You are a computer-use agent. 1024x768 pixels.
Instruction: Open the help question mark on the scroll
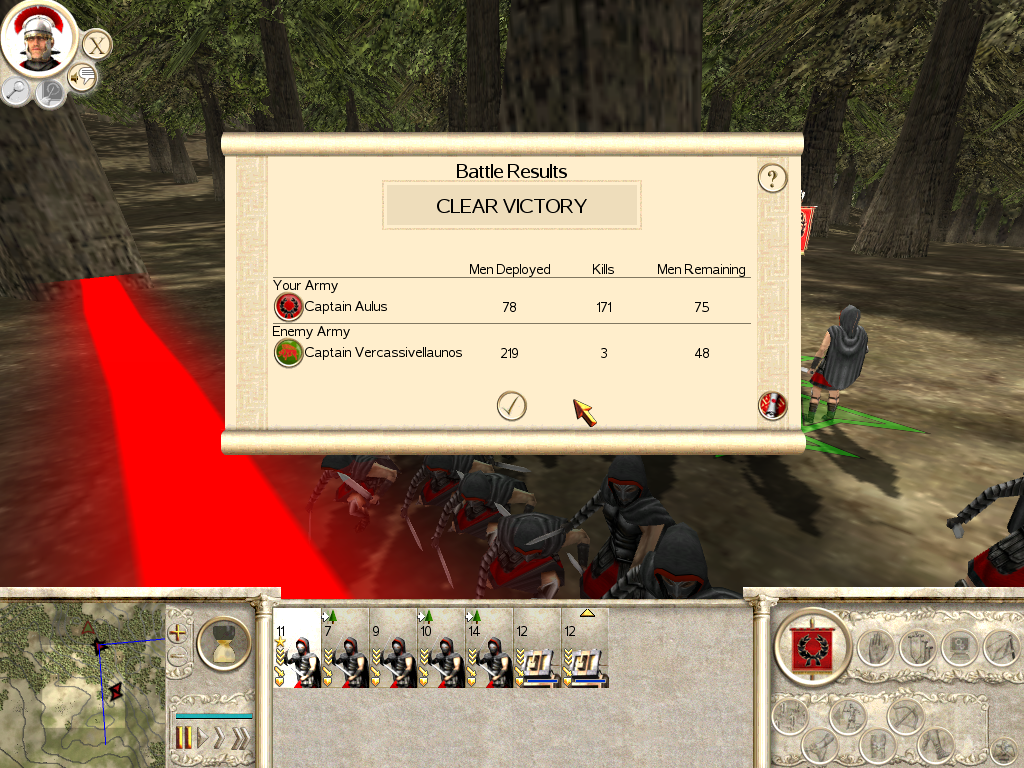point(772,179)
